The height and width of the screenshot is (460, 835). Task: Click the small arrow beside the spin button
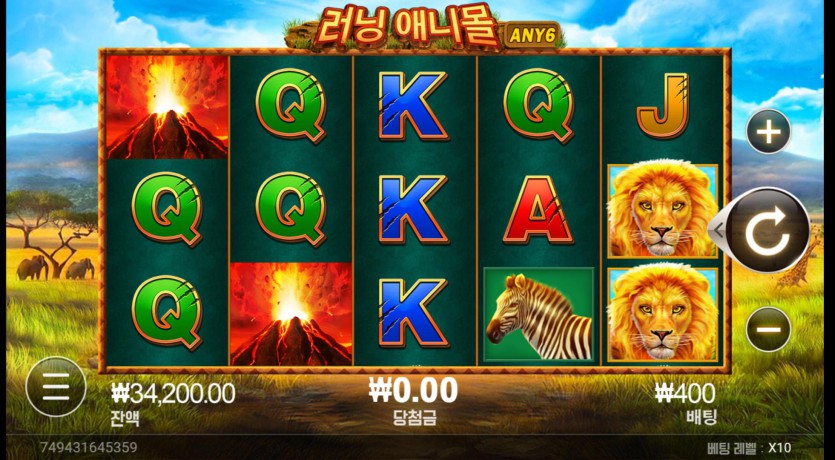click(716, 230)
